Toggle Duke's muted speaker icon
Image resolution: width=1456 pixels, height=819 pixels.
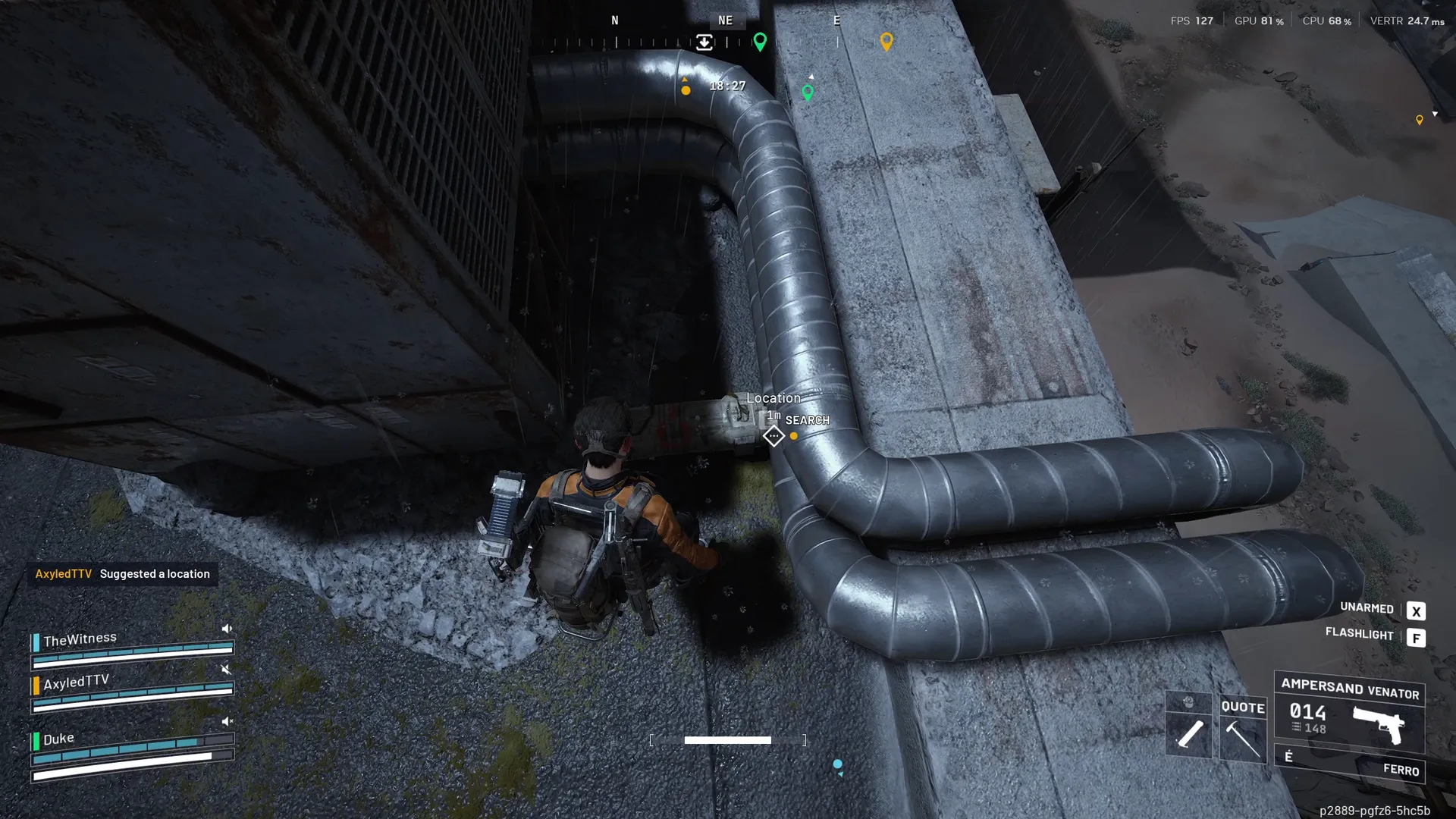pos(226,721)
